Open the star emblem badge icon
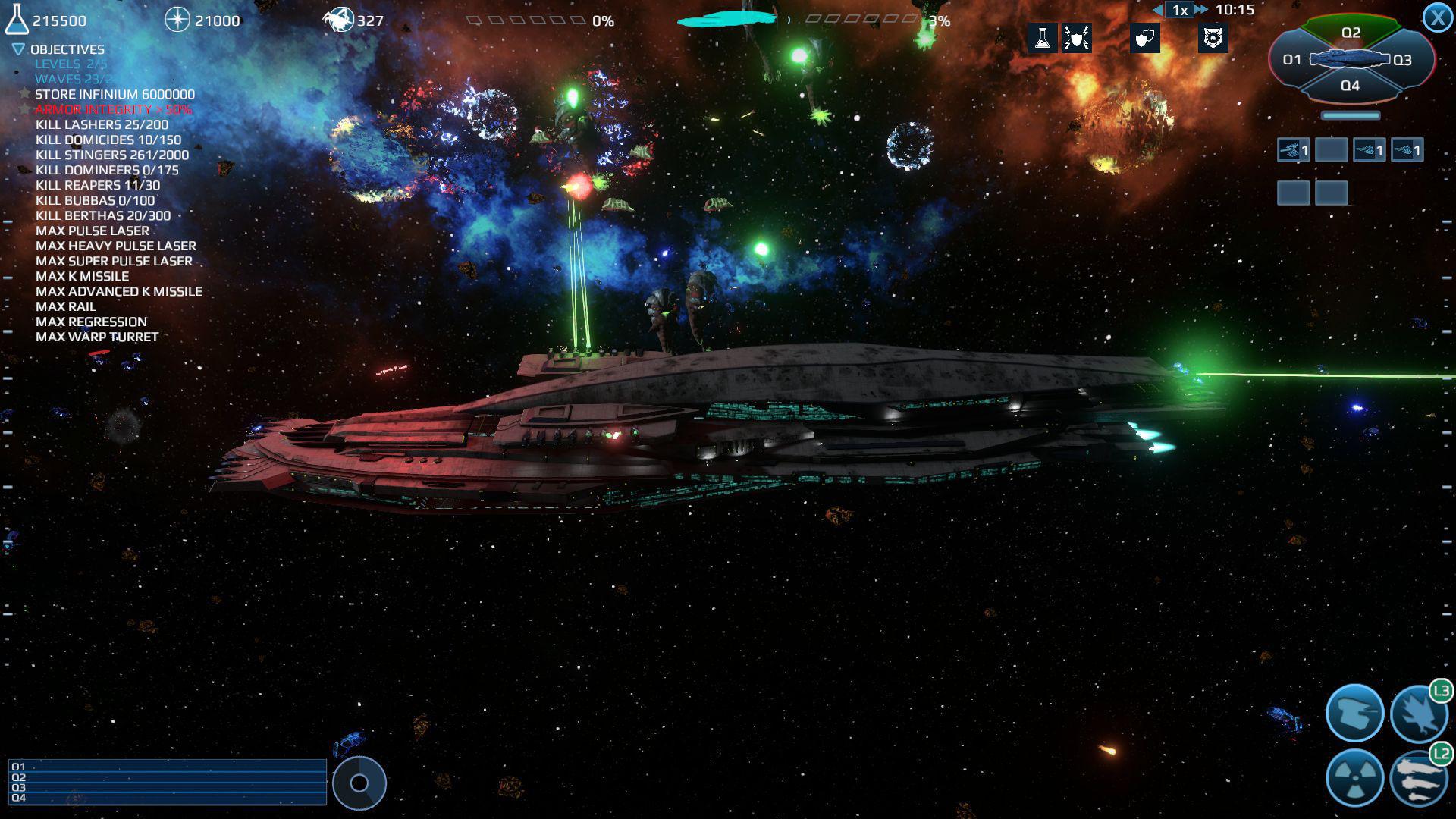This screenshot has width=1456, height=819. tap(1213, 39)
